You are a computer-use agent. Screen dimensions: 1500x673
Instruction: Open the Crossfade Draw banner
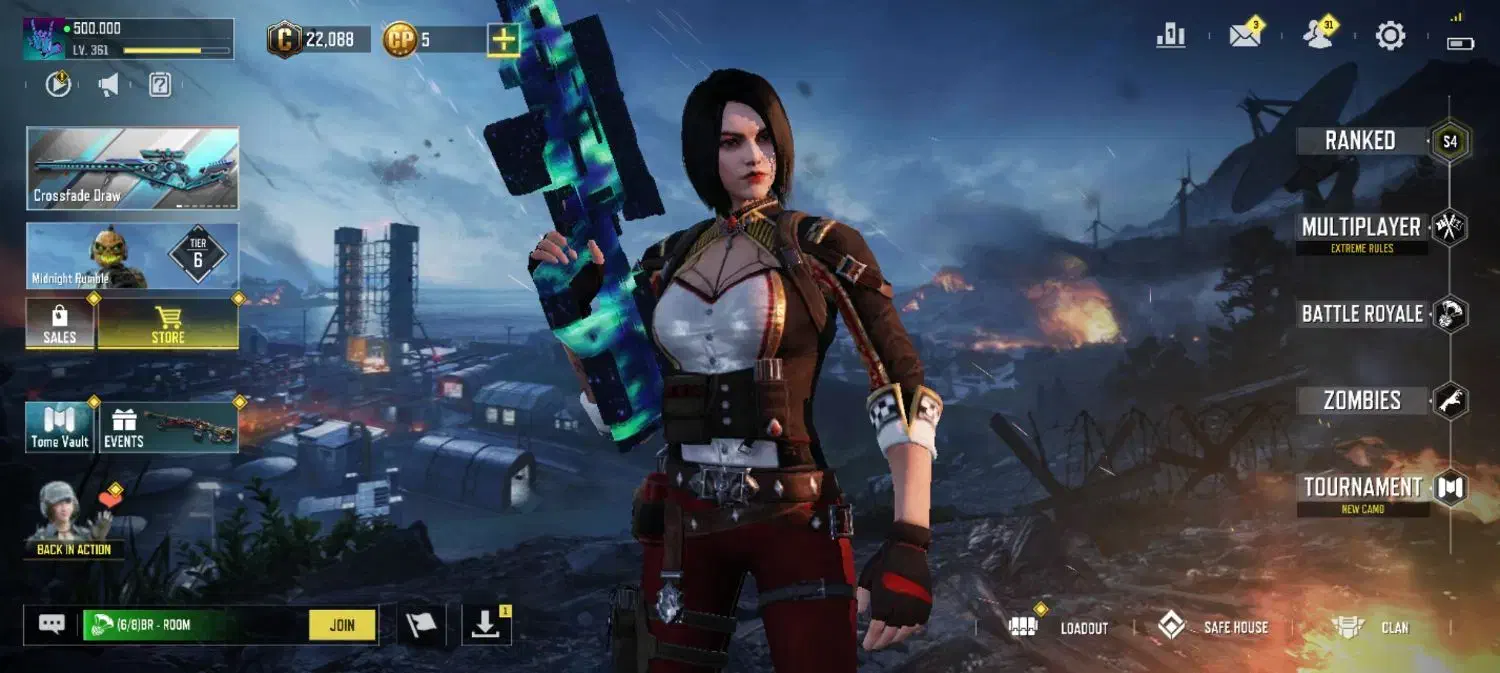pyautogui.click(x=132, y=168)
